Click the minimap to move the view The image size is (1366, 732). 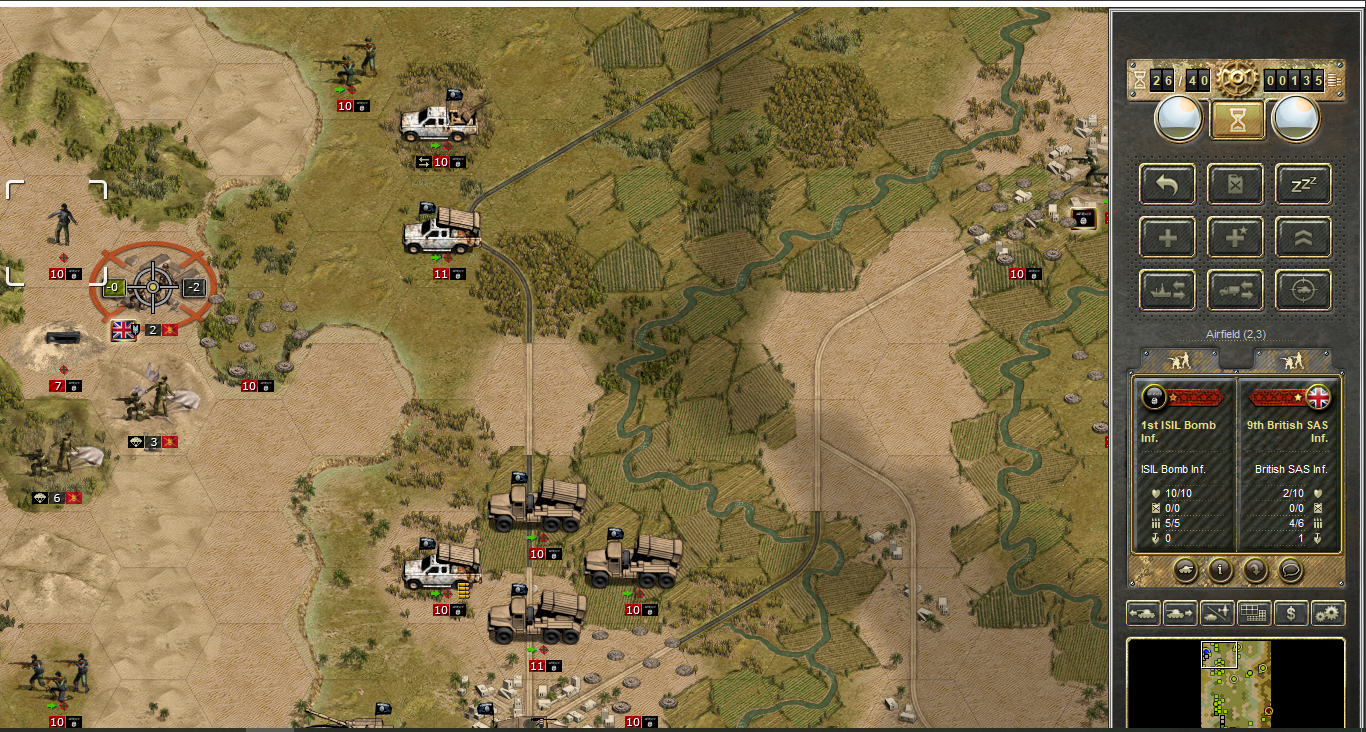point(1236,685)
